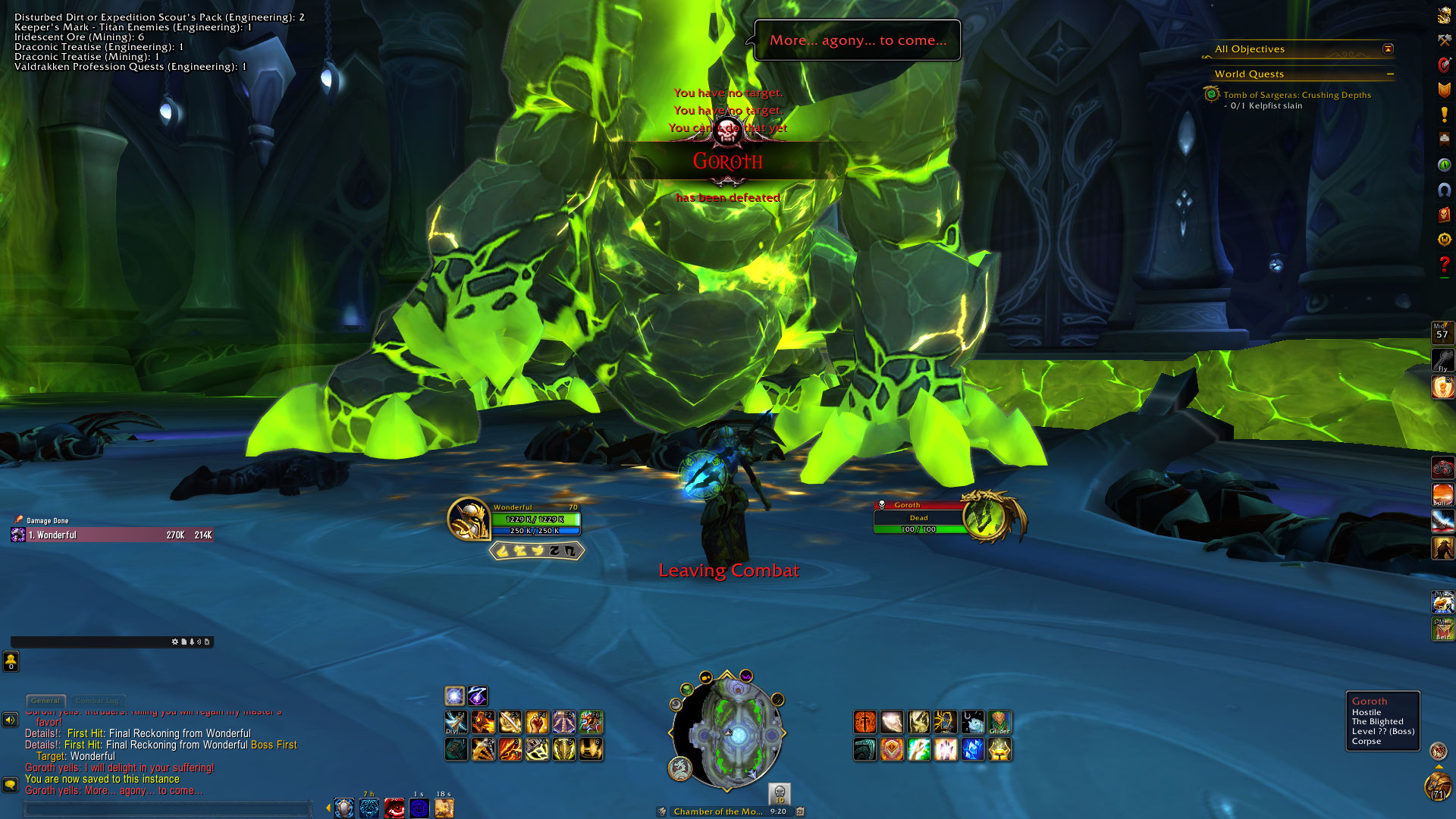This screenshot has height=819, width=1456.
Task: Open the calendar button beside the clock
Action: tap(799, 811)
